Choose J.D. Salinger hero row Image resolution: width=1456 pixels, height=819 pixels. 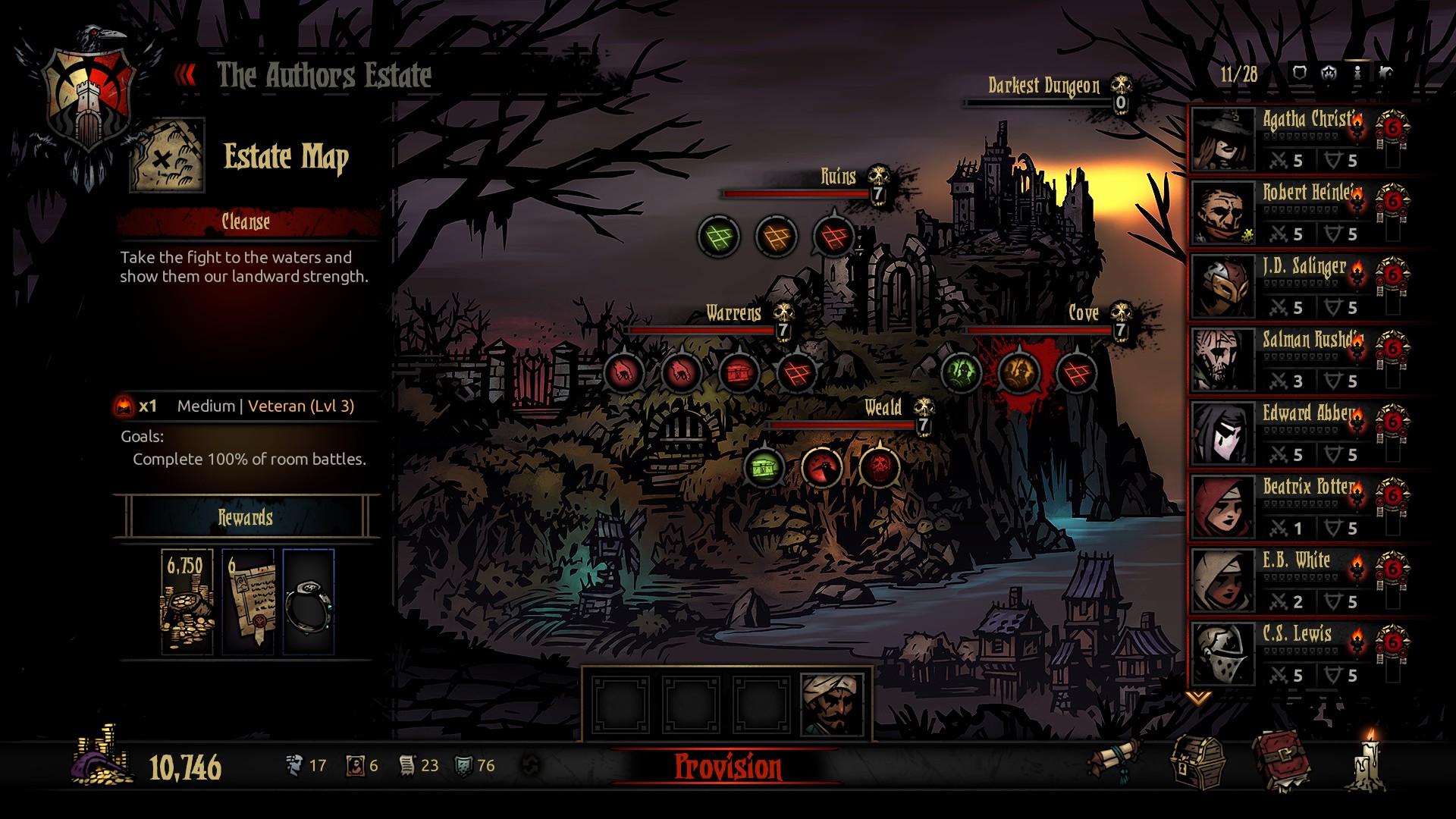(x=1298, y=286)
